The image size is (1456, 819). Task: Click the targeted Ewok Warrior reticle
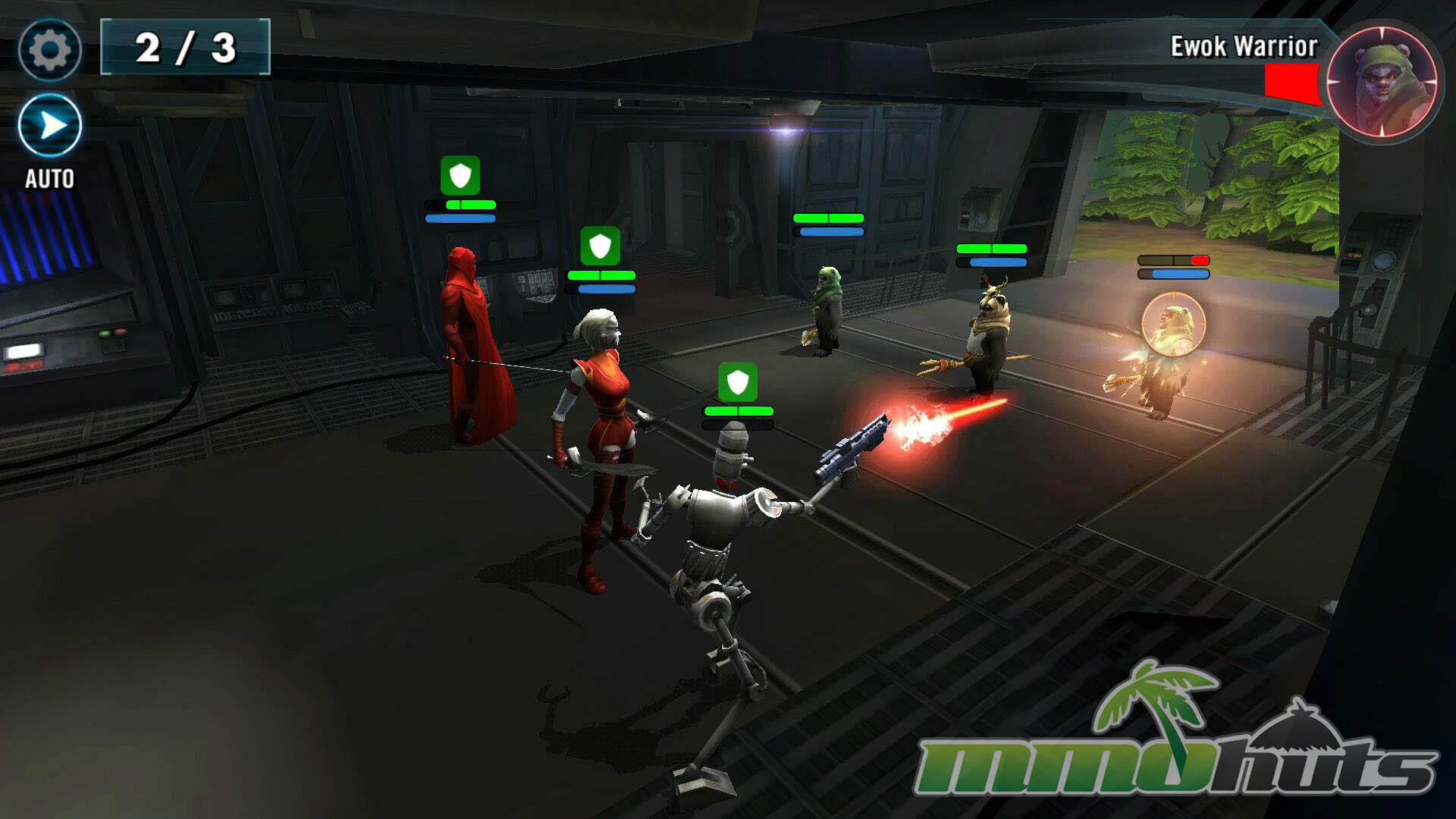click(x=1172, y=325)
